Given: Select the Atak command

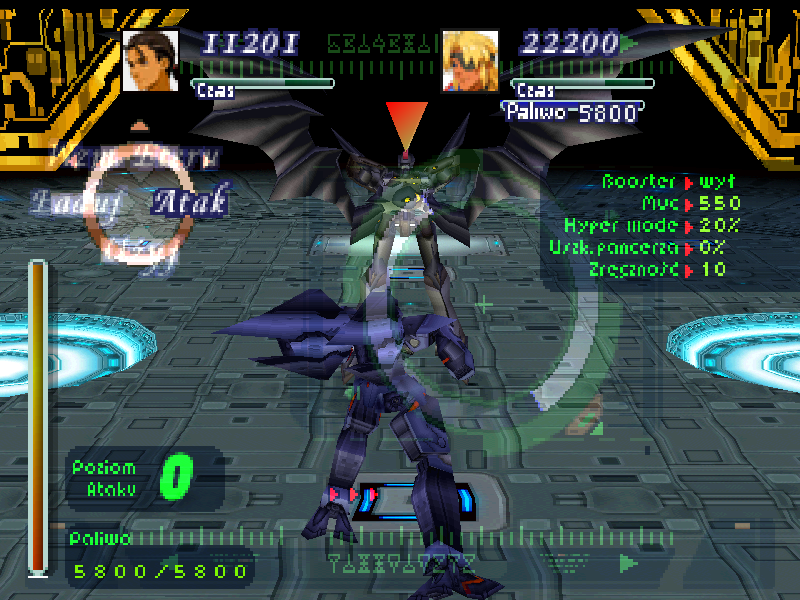Looking at the screenshot, I should click(190, 202).
